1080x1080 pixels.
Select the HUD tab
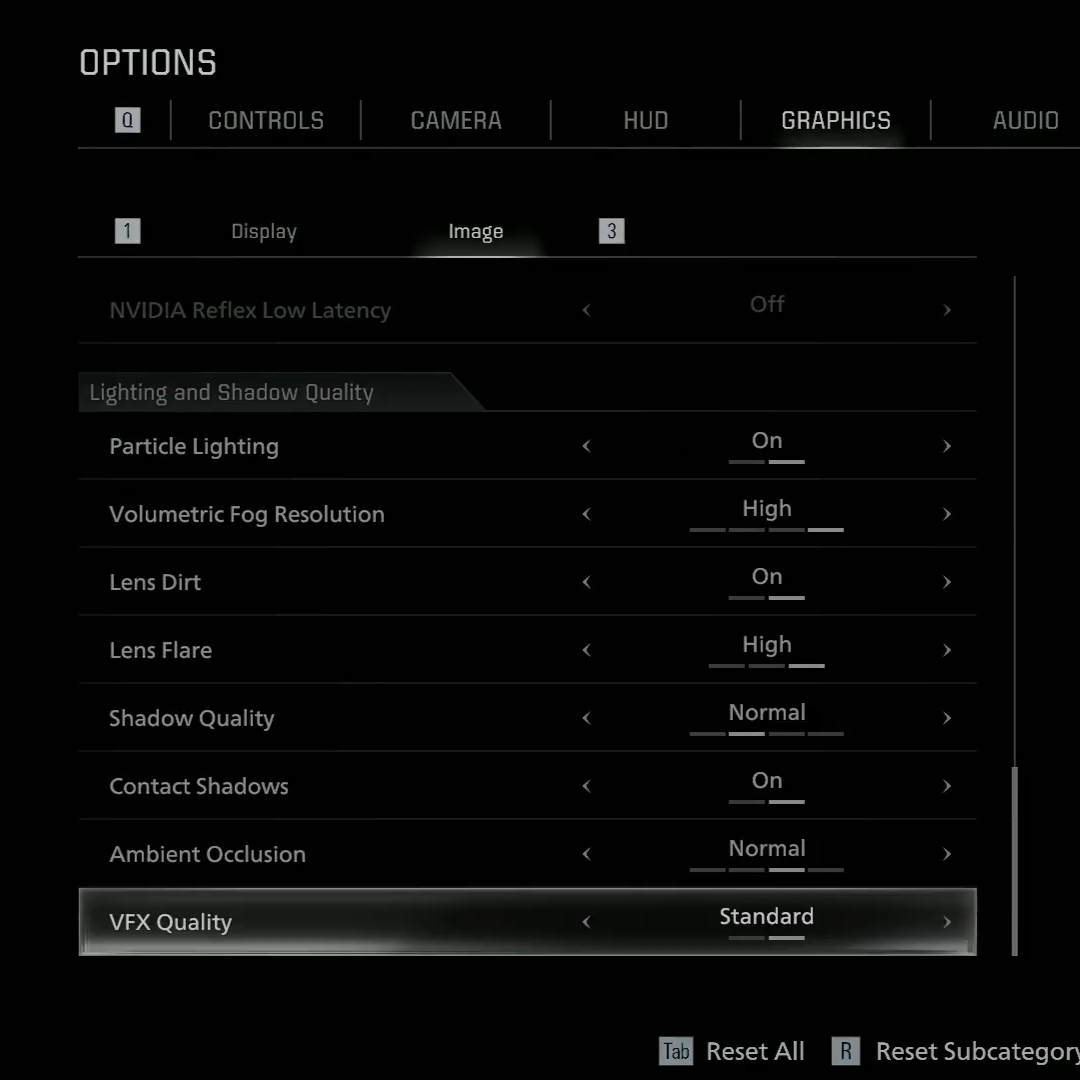pyautogui.click(x=645, y=121)
